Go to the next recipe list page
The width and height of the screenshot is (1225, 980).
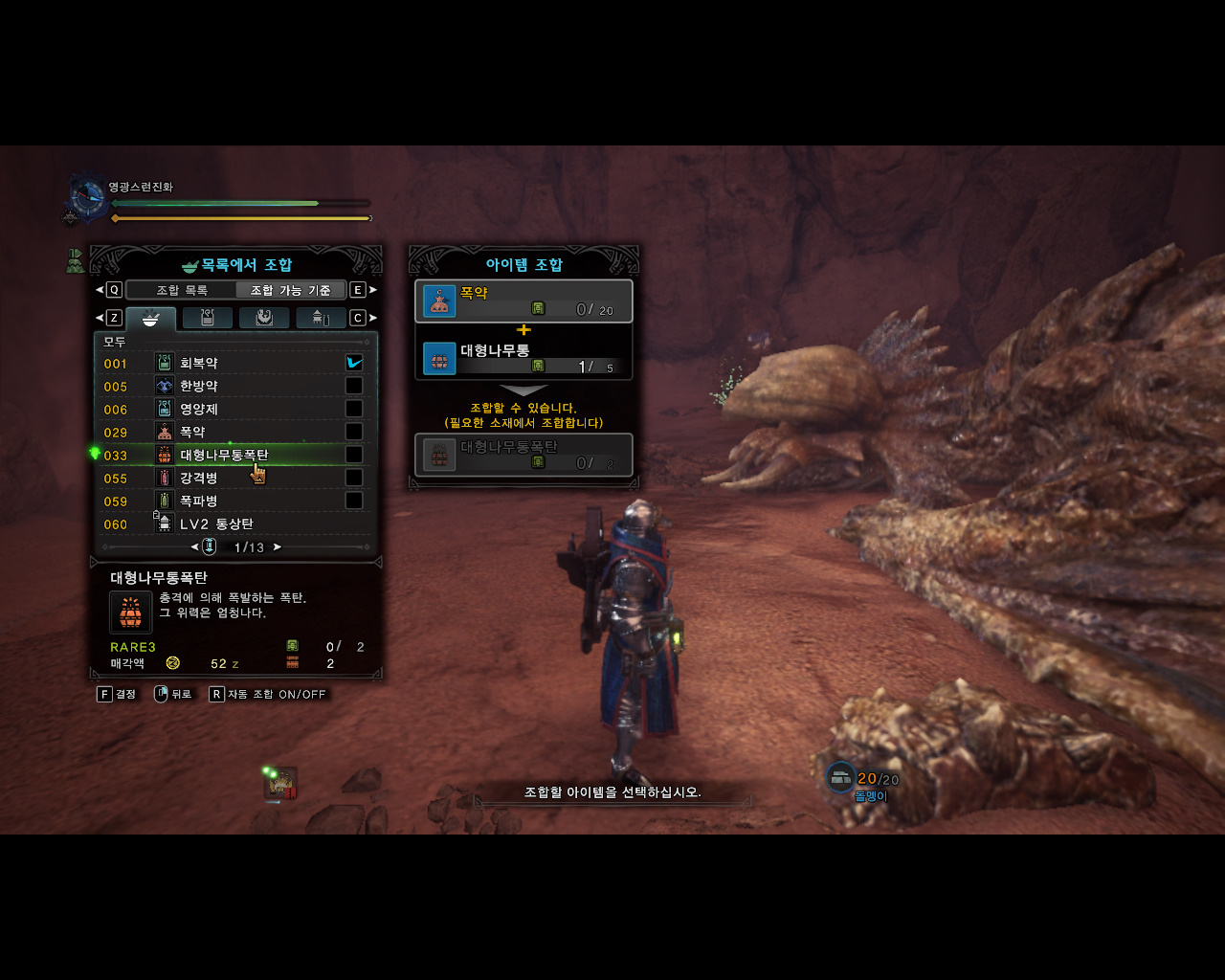click(x=278, y=547)
